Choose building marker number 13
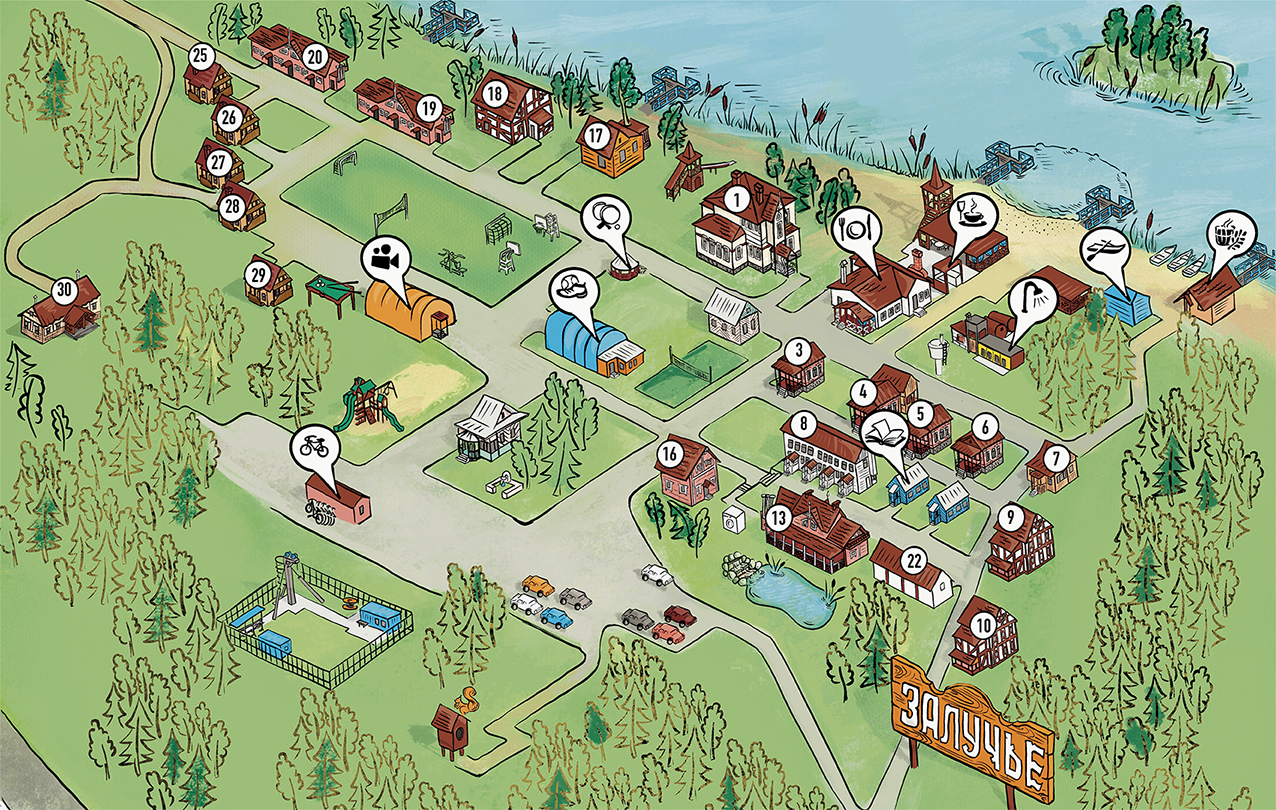This screenshot has height=810, width=1276. pyautogui.click(x=780, y=518)
